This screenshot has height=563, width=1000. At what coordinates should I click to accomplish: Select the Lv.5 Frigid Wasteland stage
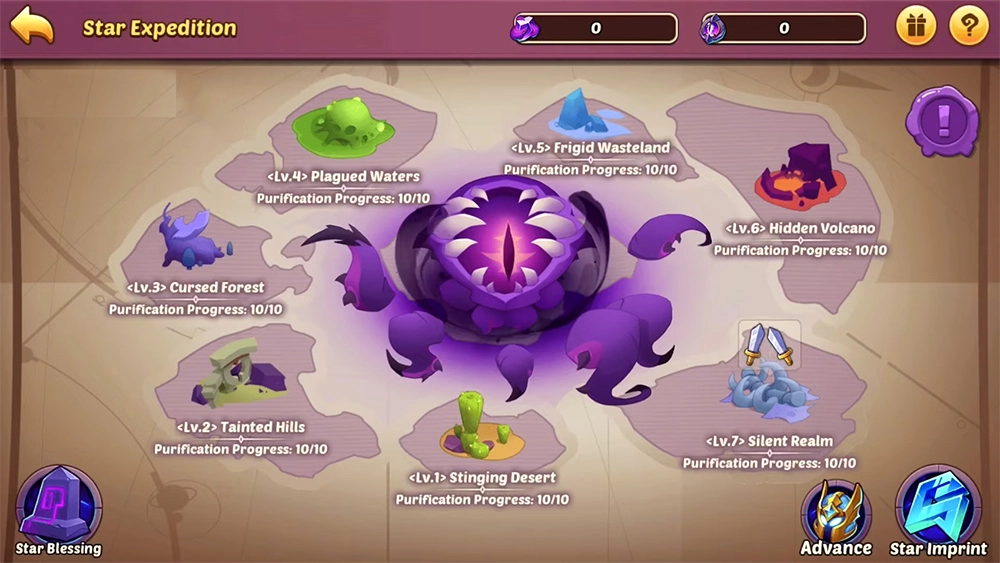[x=588, y=113]
